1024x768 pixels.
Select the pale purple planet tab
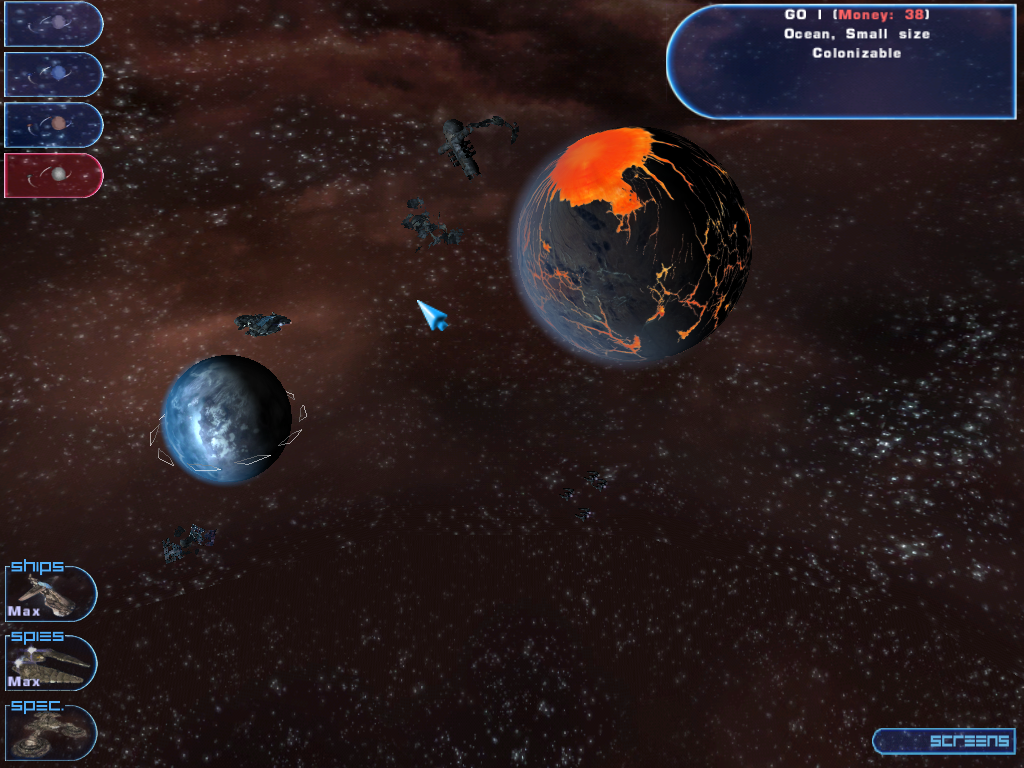click(54, 23)
